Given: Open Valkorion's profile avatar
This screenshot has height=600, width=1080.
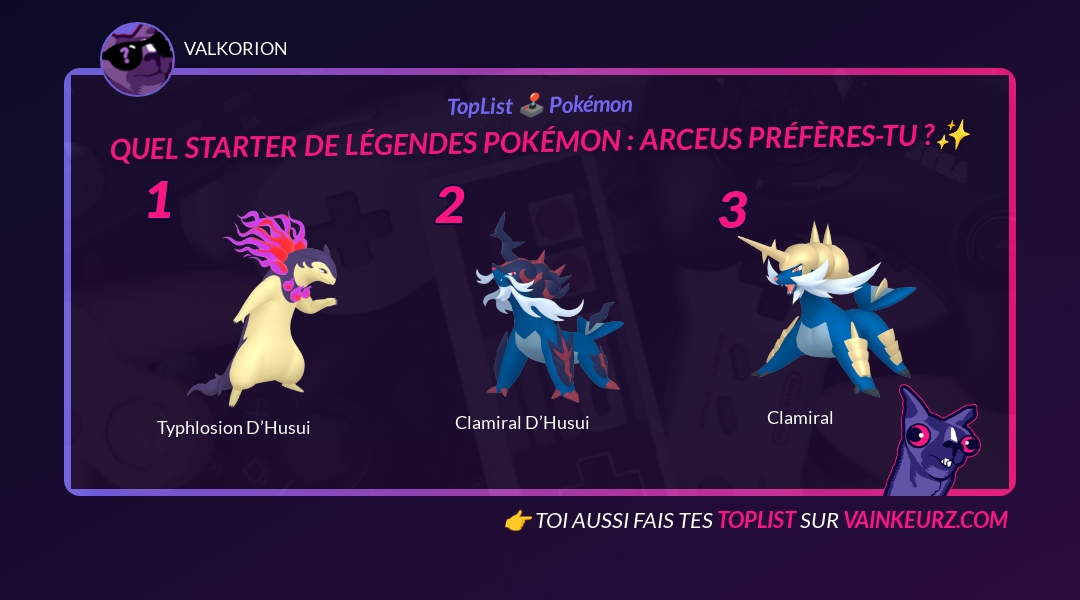Looking at the screenshot, I should [x=137, y=59].
